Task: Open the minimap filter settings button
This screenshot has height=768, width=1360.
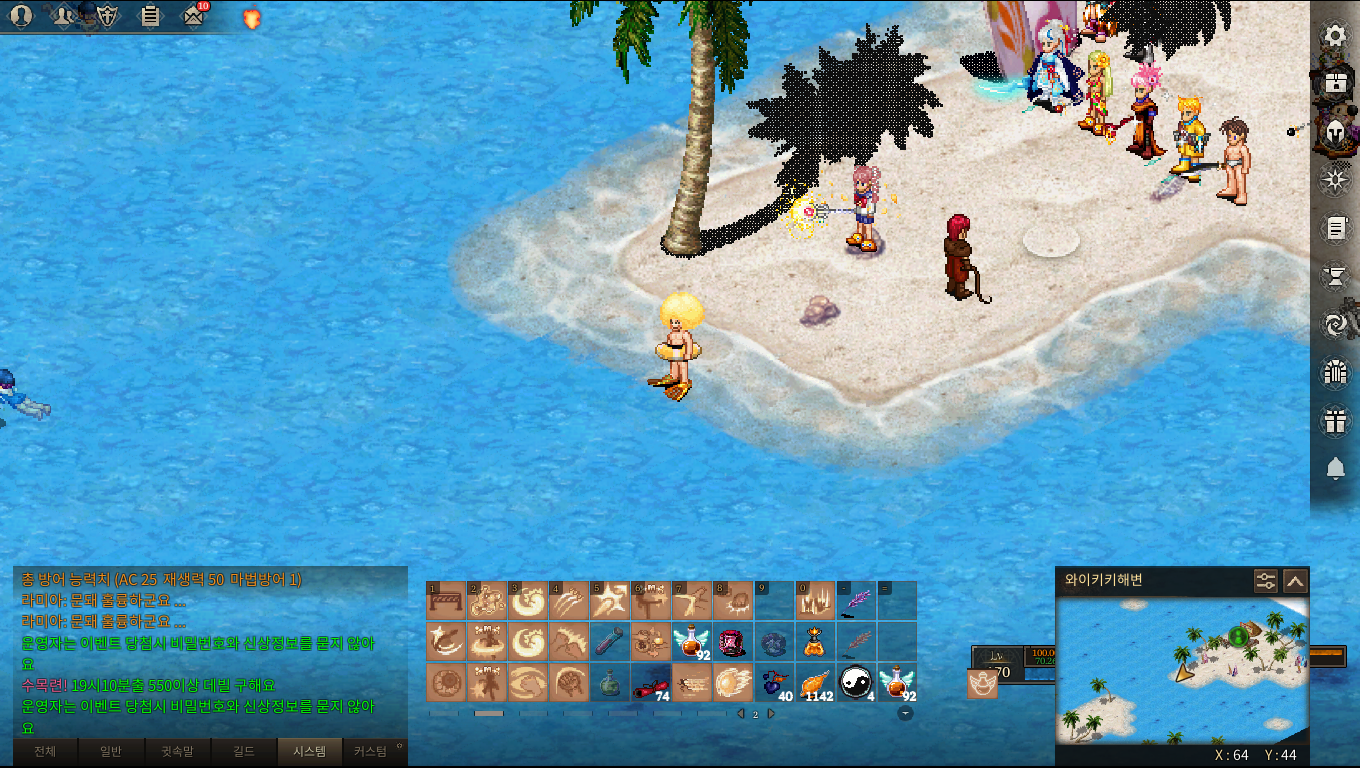Action: (1266, 581)
